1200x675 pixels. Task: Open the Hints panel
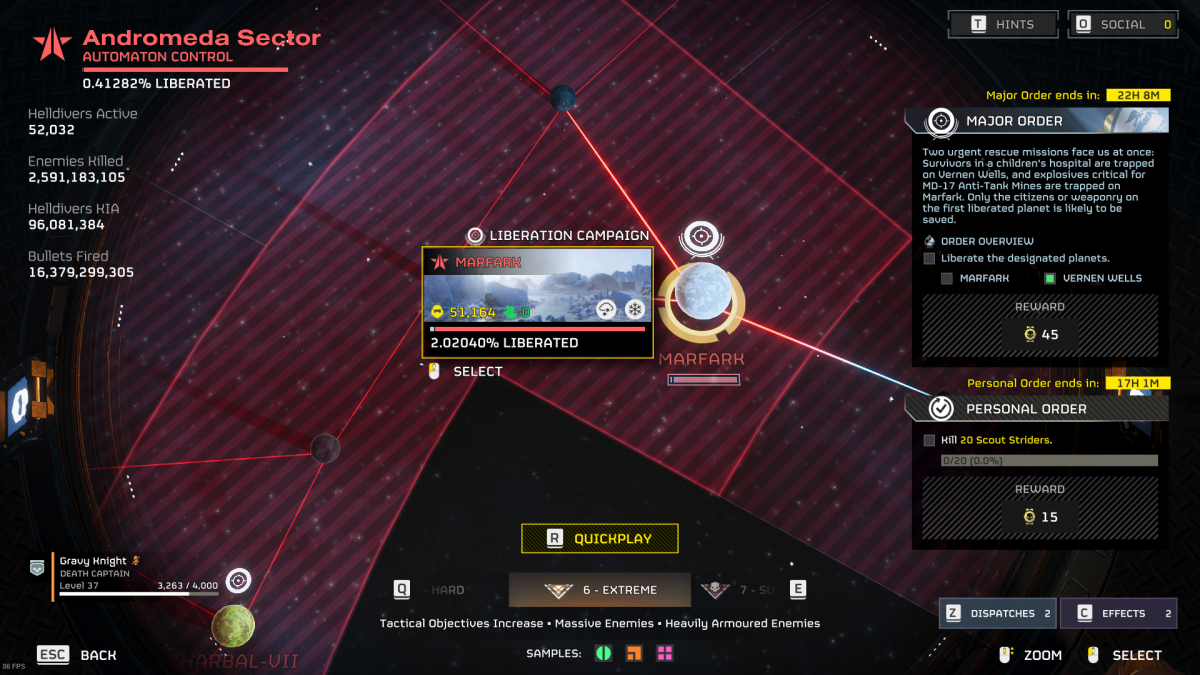click(1003, 24)
